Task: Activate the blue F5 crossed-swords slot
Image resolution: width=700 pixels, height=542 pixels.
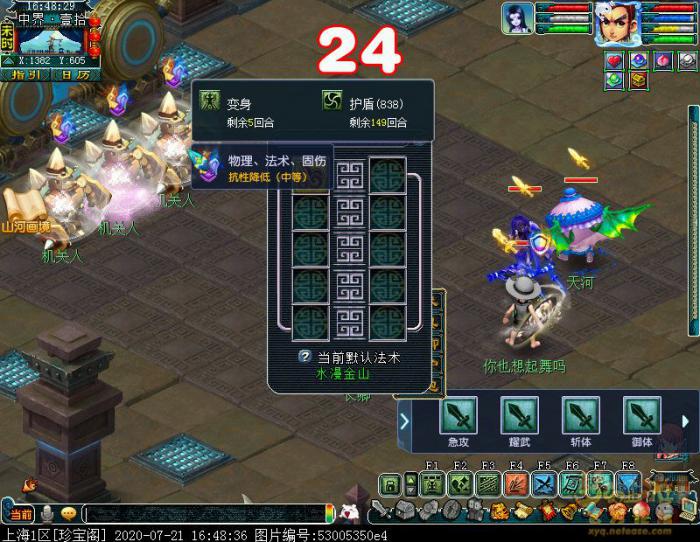Action: [x=544, y=485]
